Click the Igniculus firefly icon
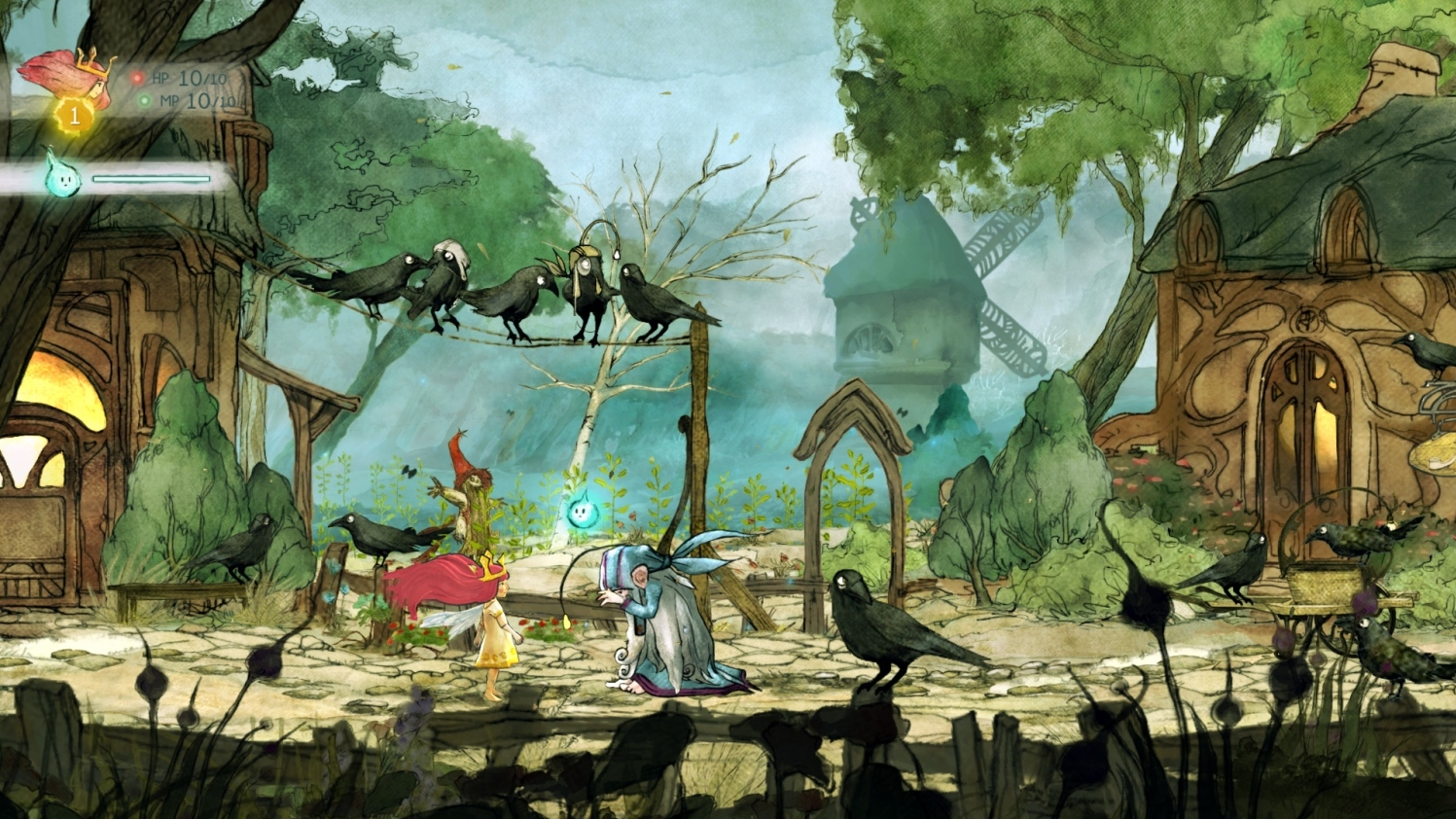Viewport: 1456px width, 819px height. tap(61, 176)
